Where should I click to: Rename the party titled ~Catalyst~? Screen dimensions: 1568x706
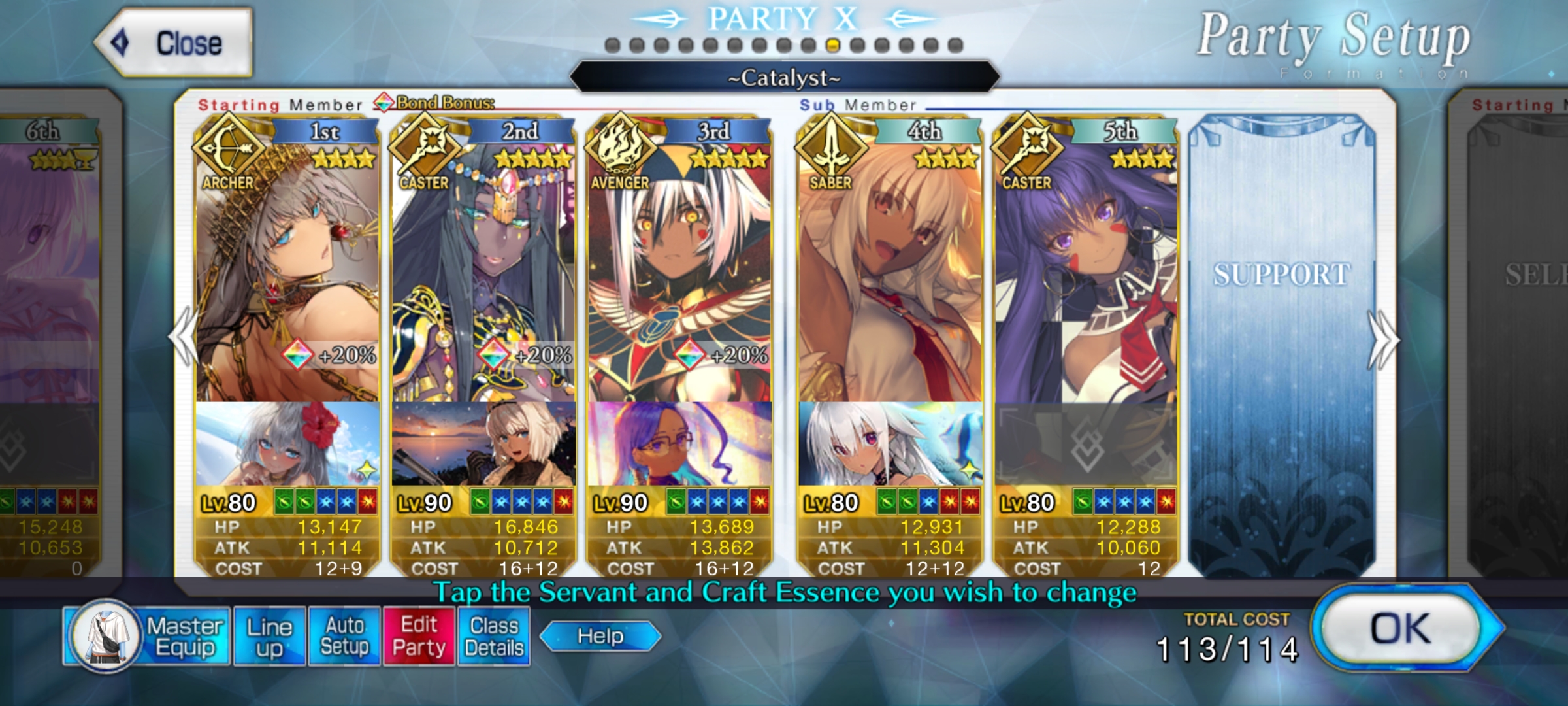coord(784,78)
